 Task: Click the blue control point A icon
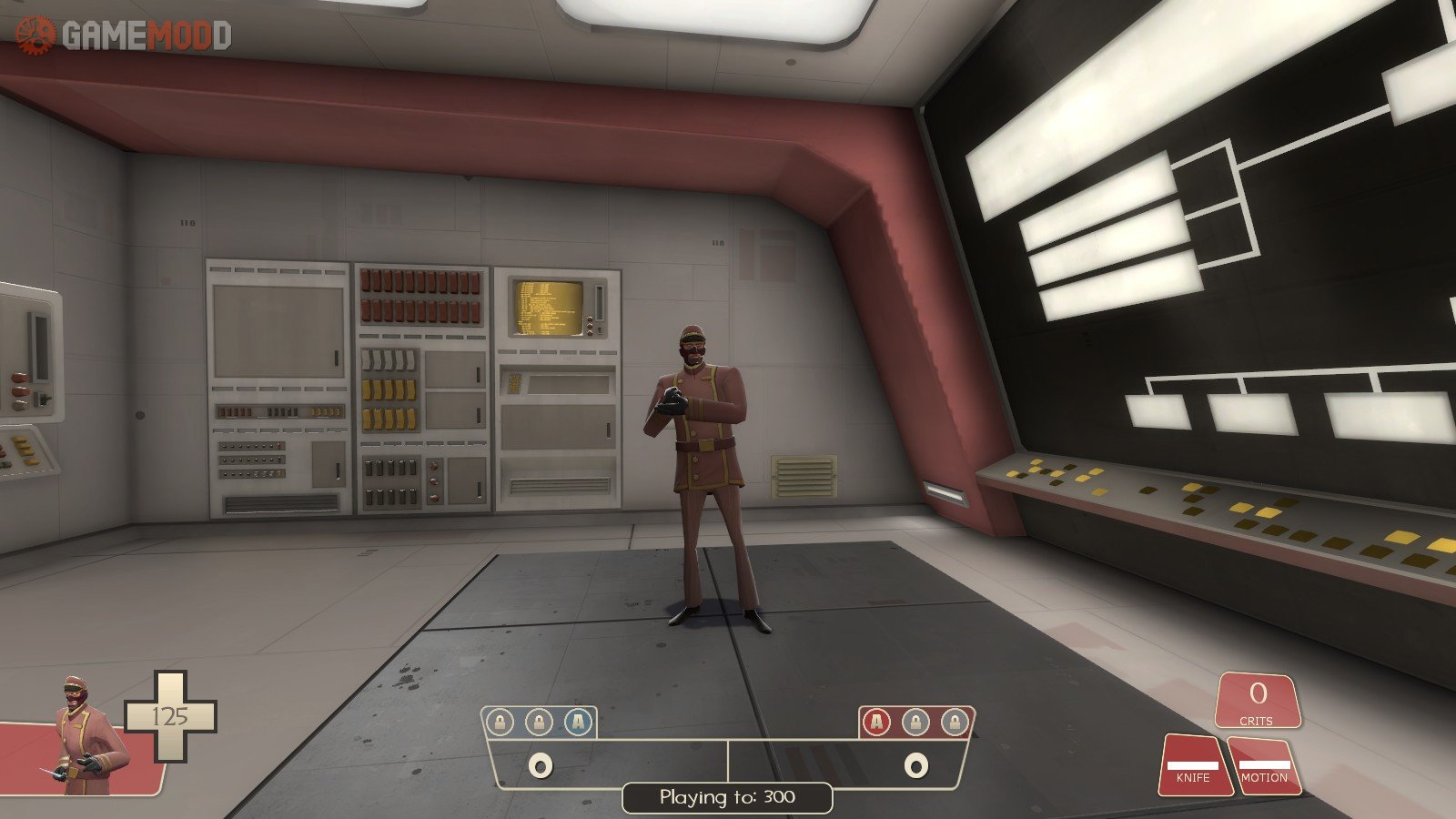pyautogui.click(x=578, y=723)
